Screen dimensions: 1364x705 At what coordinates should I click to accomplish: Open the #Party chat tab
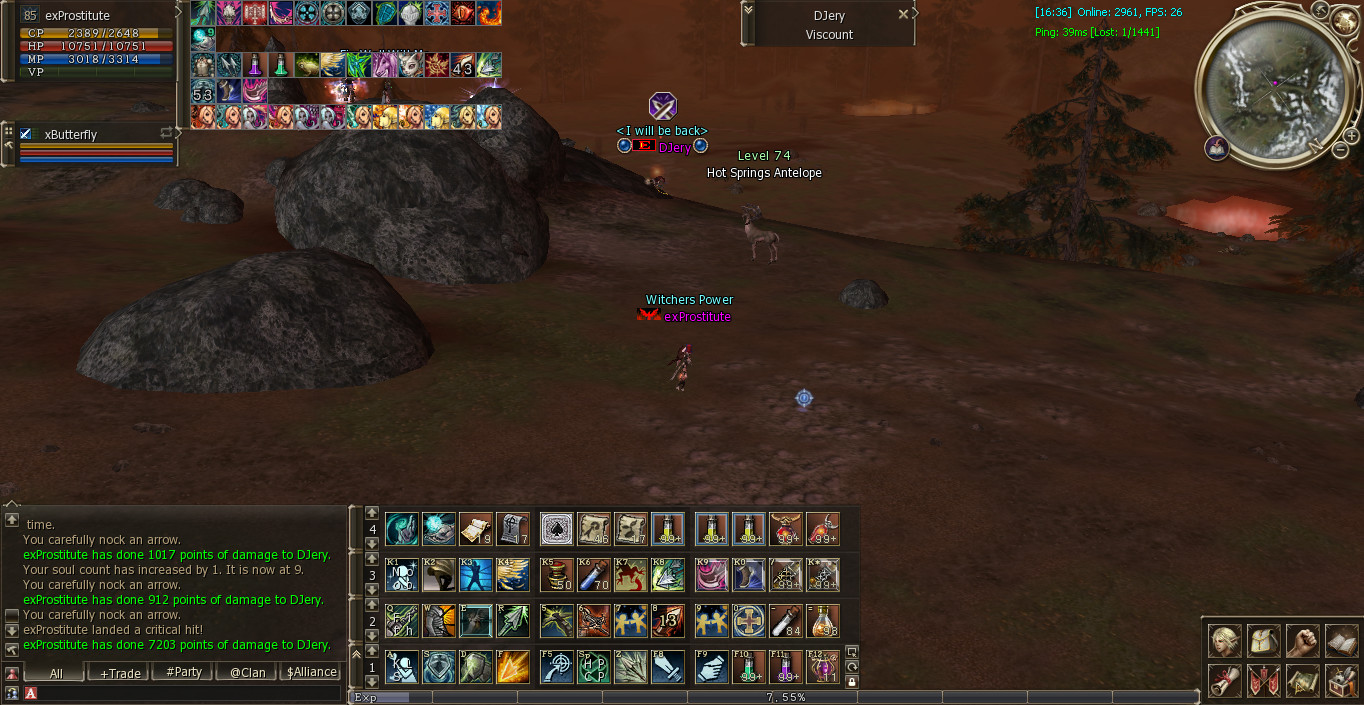pyautogui.click(x=184, y=673)
